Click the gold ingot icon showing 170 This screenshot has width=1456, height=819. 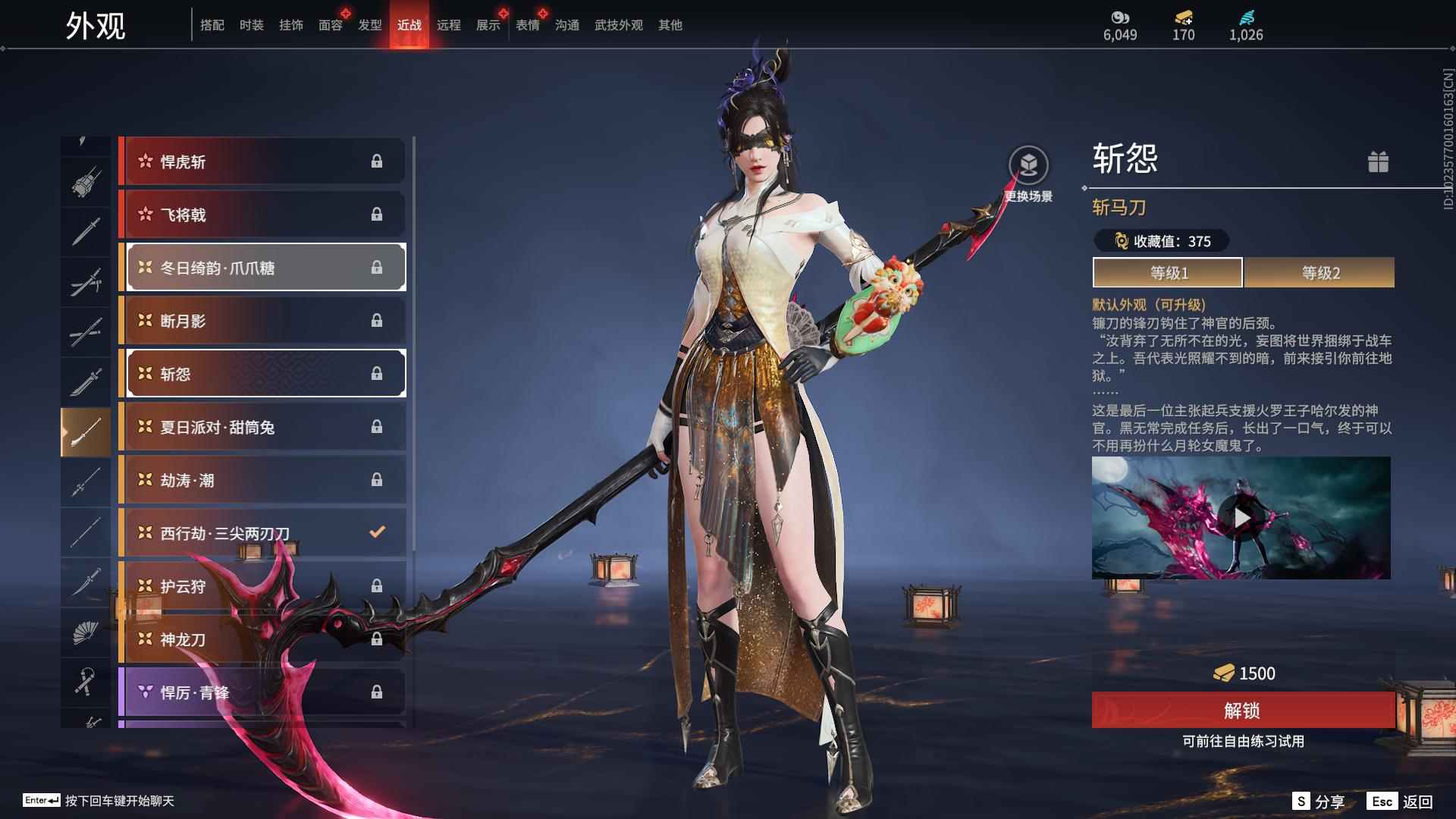click(x=1184, y=17)
